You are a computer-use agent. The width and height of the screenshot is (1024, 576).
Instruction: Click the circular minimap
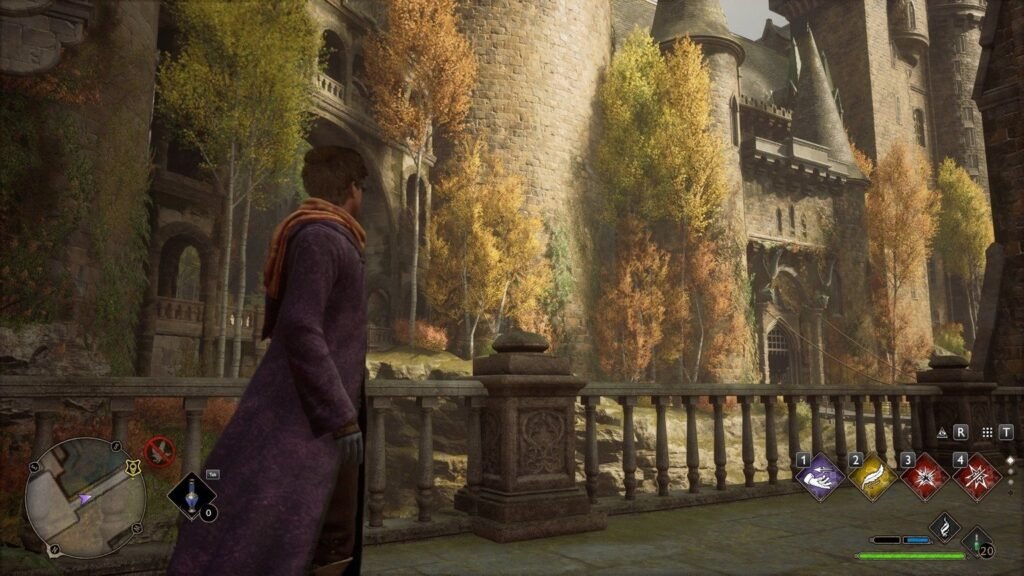(x=85, y=497)
